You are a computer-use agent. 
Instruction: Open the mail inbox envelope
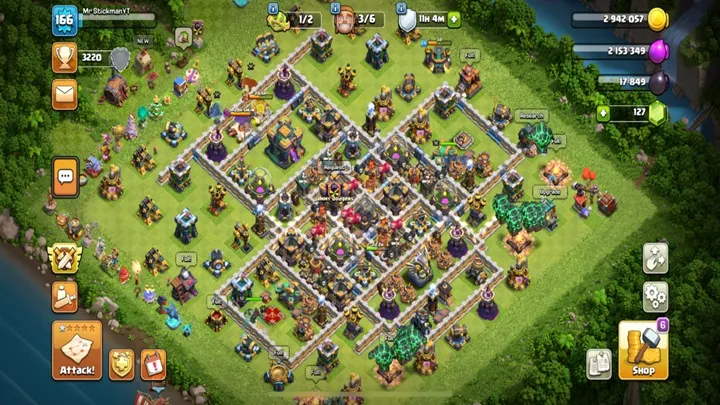click(x=65, y=95)
